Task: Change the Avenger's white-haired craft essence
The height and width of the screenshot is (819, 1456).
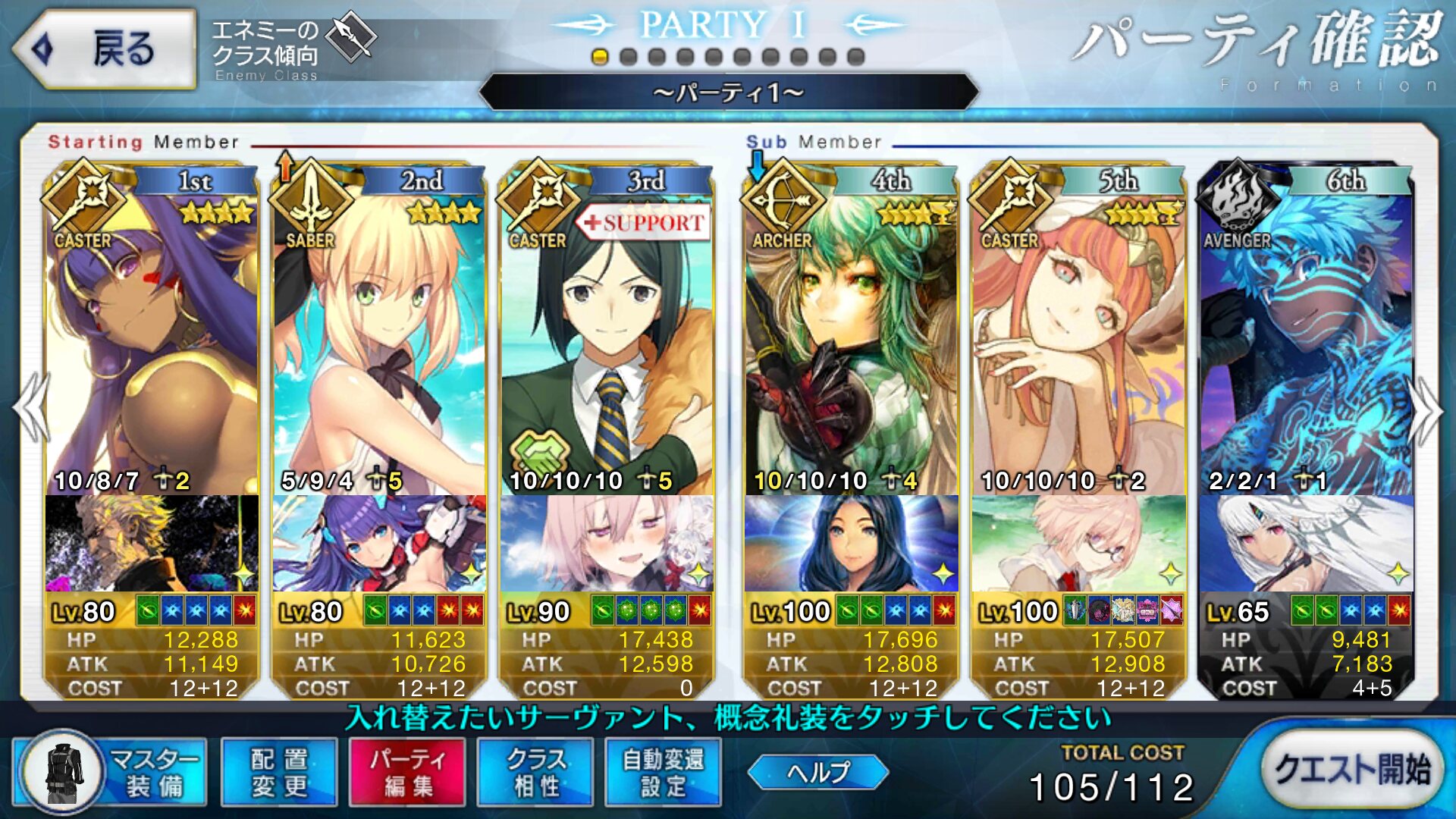Action: tap(1306, 543)
